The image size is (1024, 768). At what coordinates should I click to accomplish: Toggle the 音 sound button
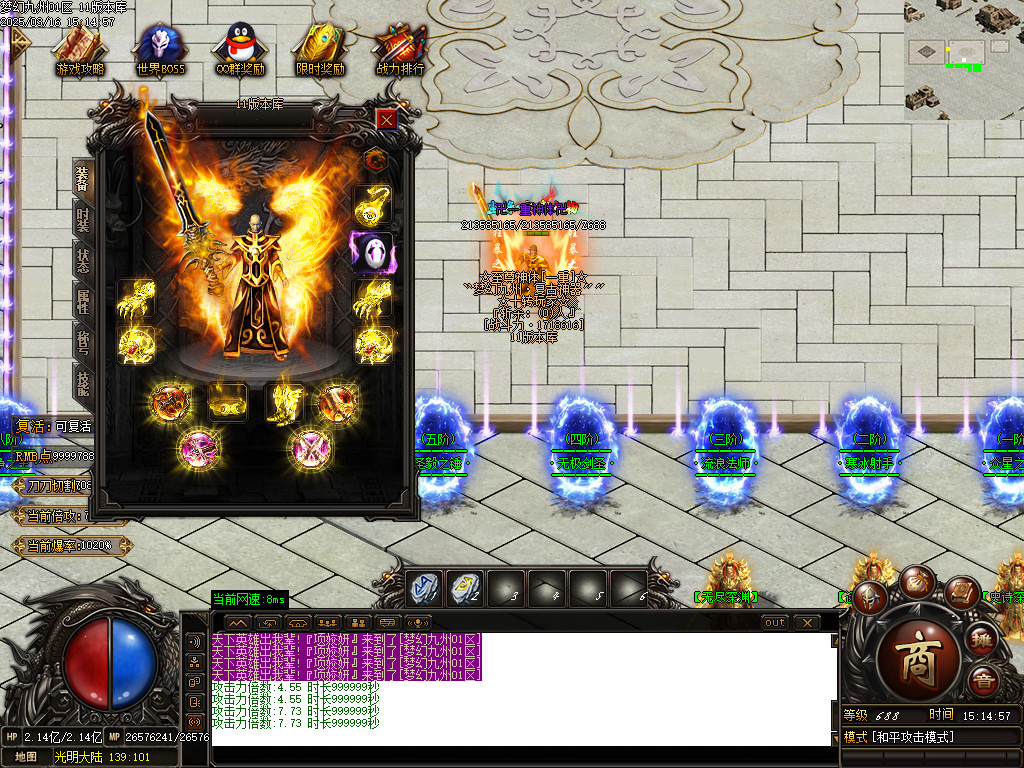[983, 681]
